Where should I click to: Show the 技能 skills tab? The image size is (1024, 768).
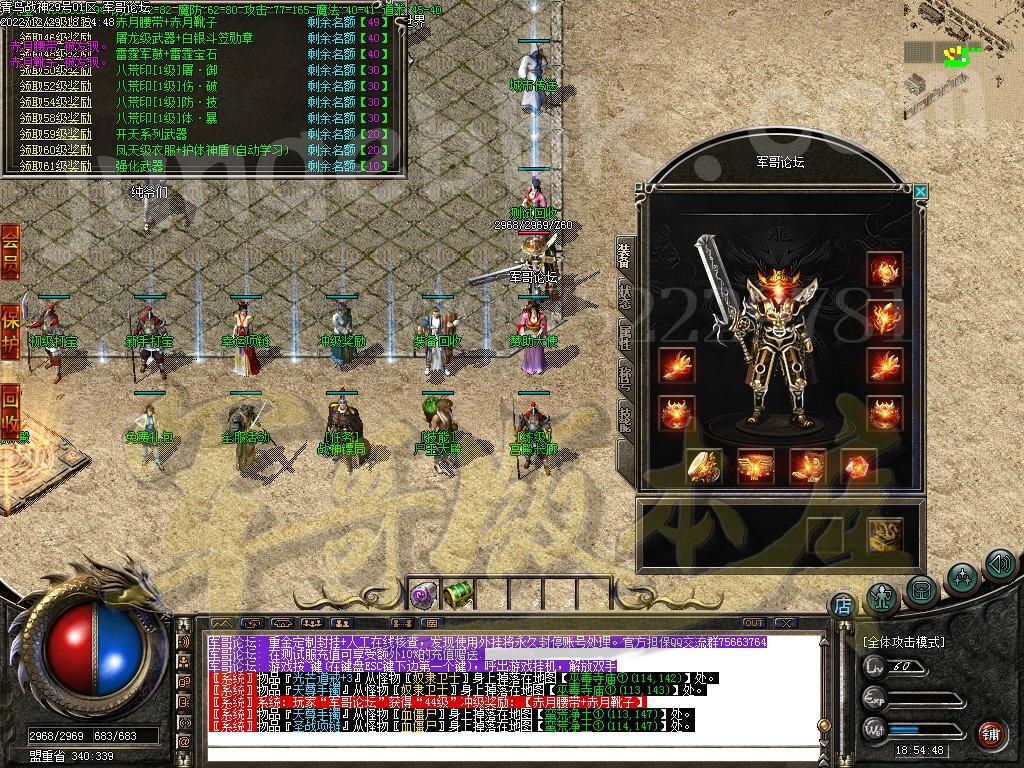tap(624, 417)
